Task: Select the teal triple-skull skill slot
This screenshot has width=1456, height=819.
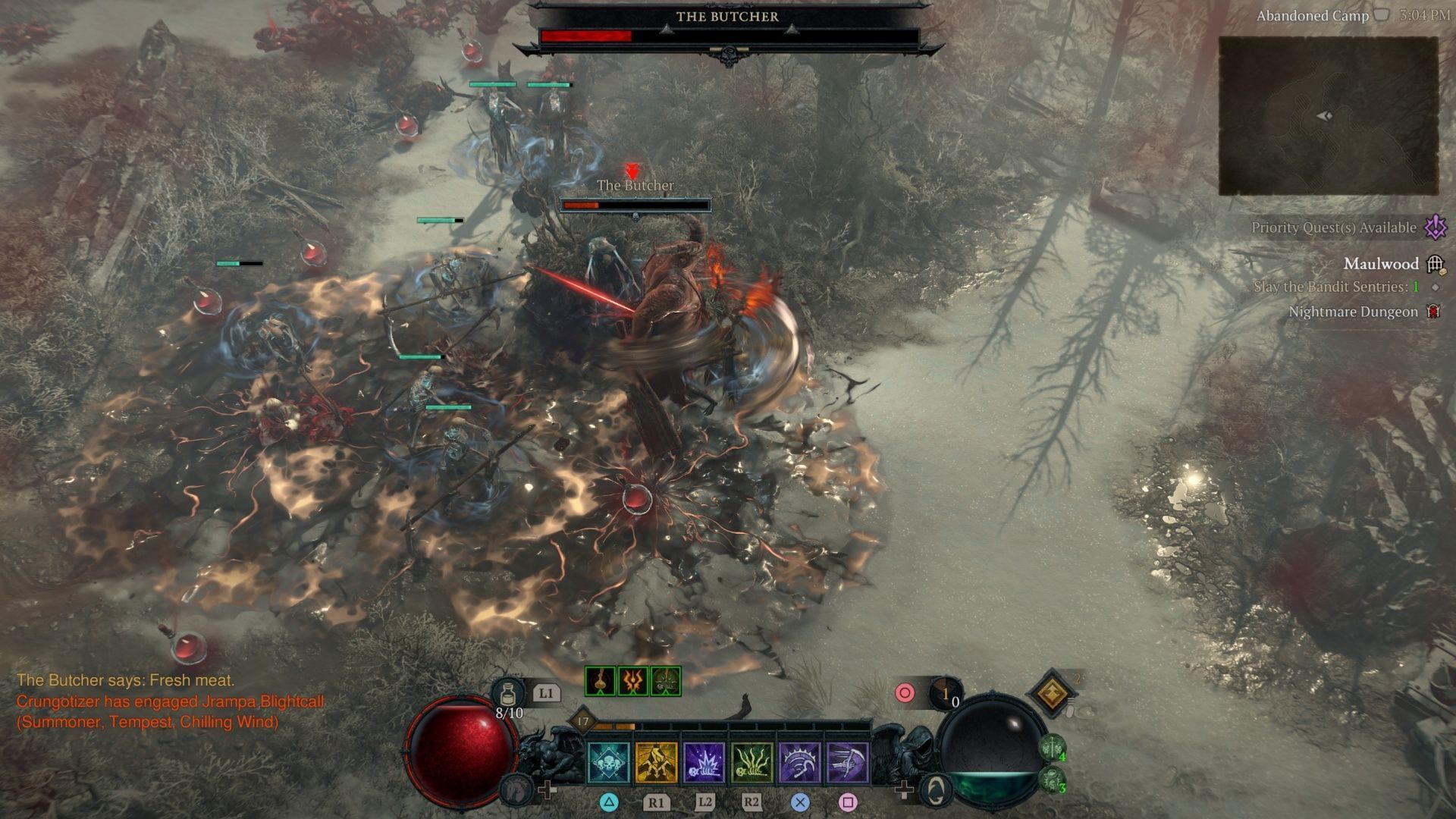Action: click(x=608, y=762)
